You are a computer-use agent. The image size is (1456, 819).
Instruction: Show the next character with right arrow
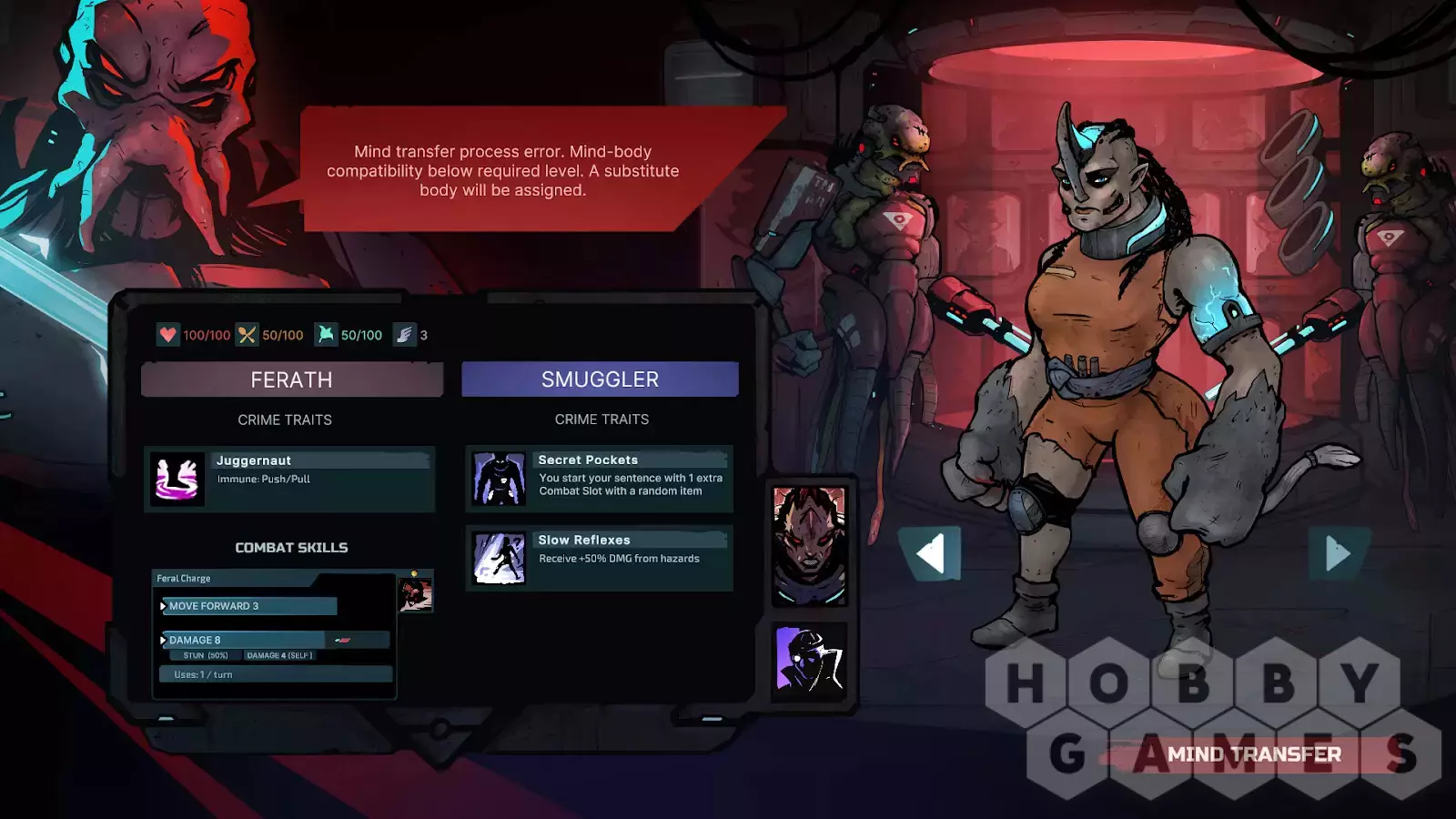(x=1338, y=553)
